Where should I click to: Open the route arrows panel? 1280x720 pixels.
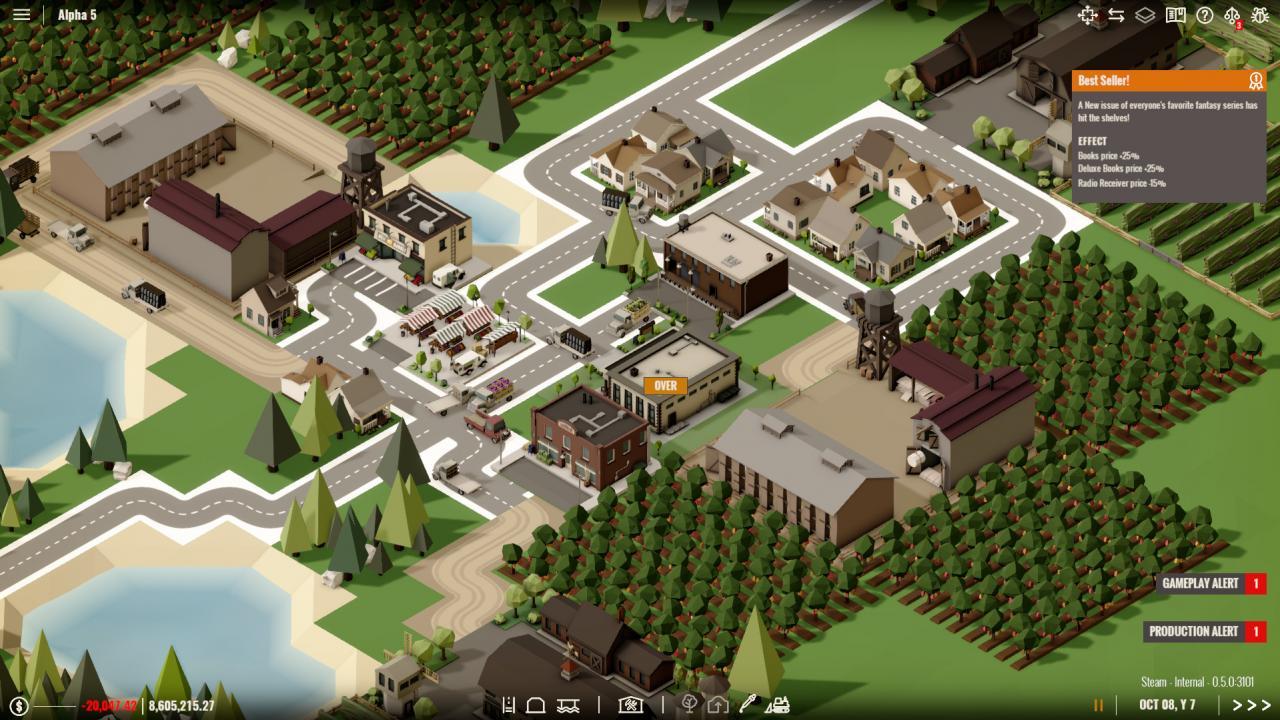coord(1117,15)
